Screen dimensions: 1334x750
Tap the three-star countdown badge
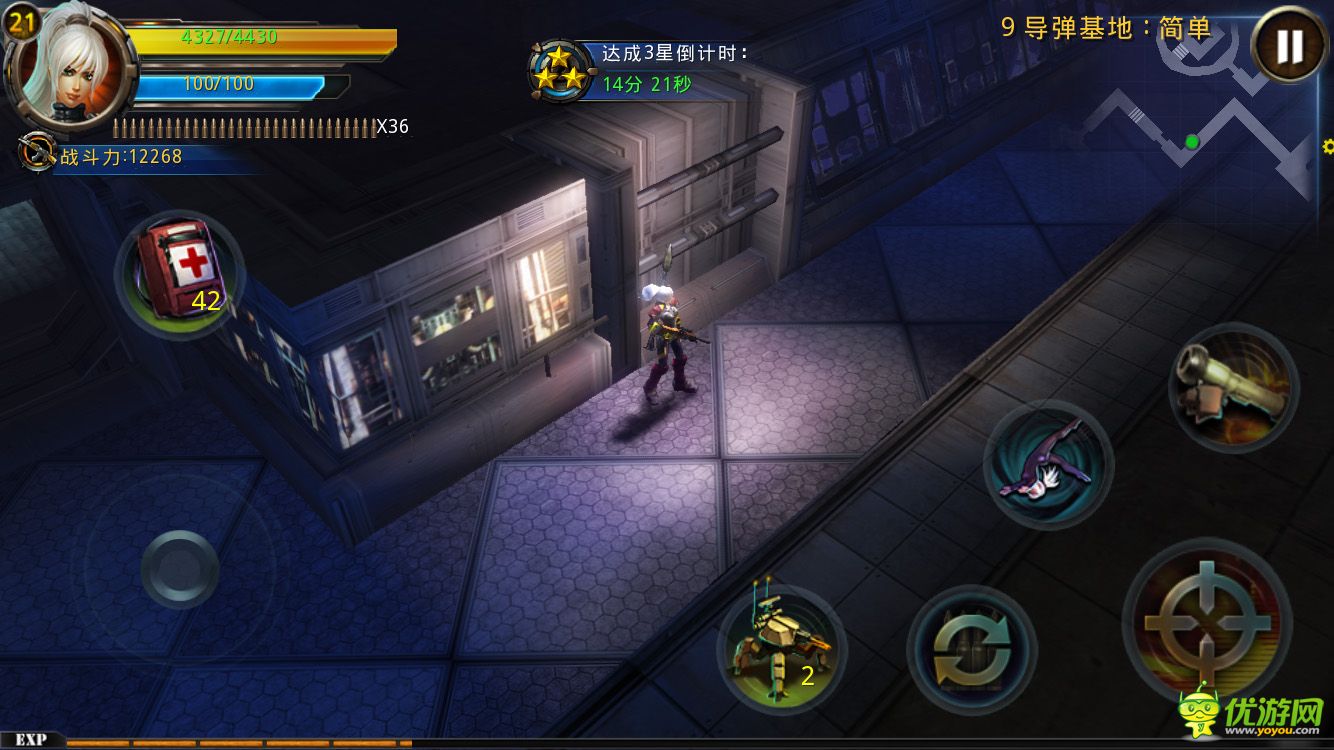[x=559, y=71]
